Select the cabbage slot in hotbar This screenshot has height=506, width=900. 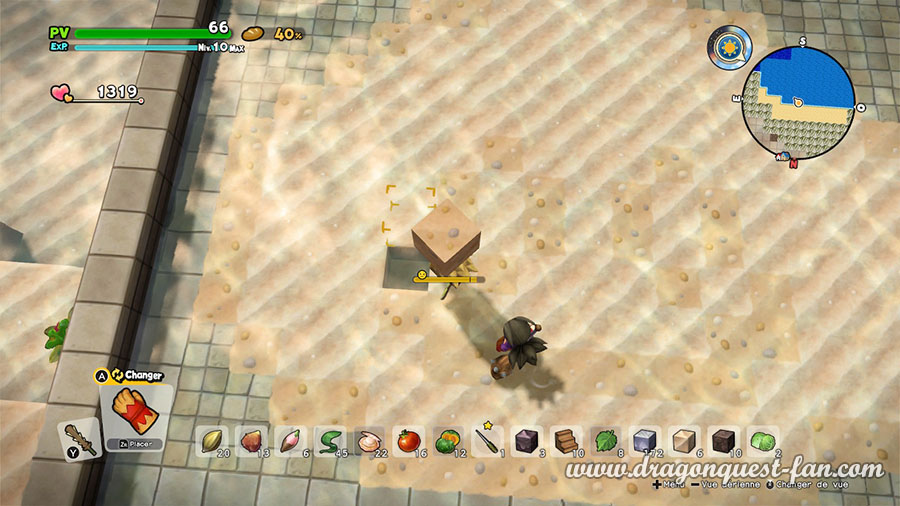762,440
